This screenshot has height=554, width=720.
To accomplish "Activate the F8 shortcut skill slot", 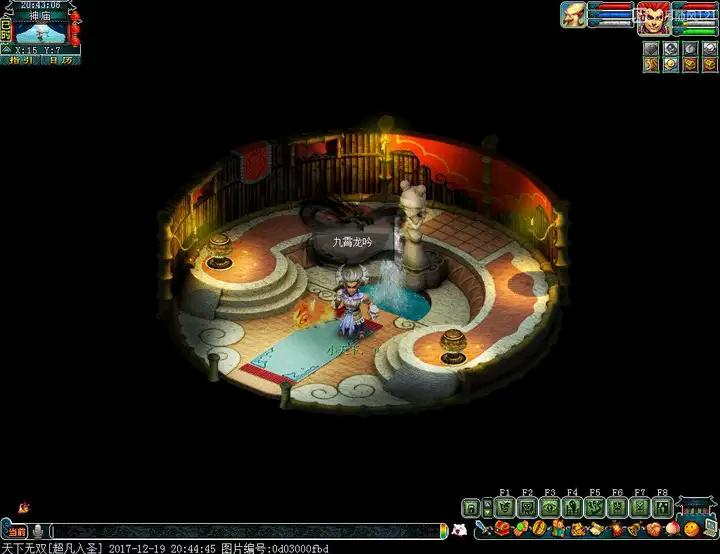I will [x=661, y=507].
